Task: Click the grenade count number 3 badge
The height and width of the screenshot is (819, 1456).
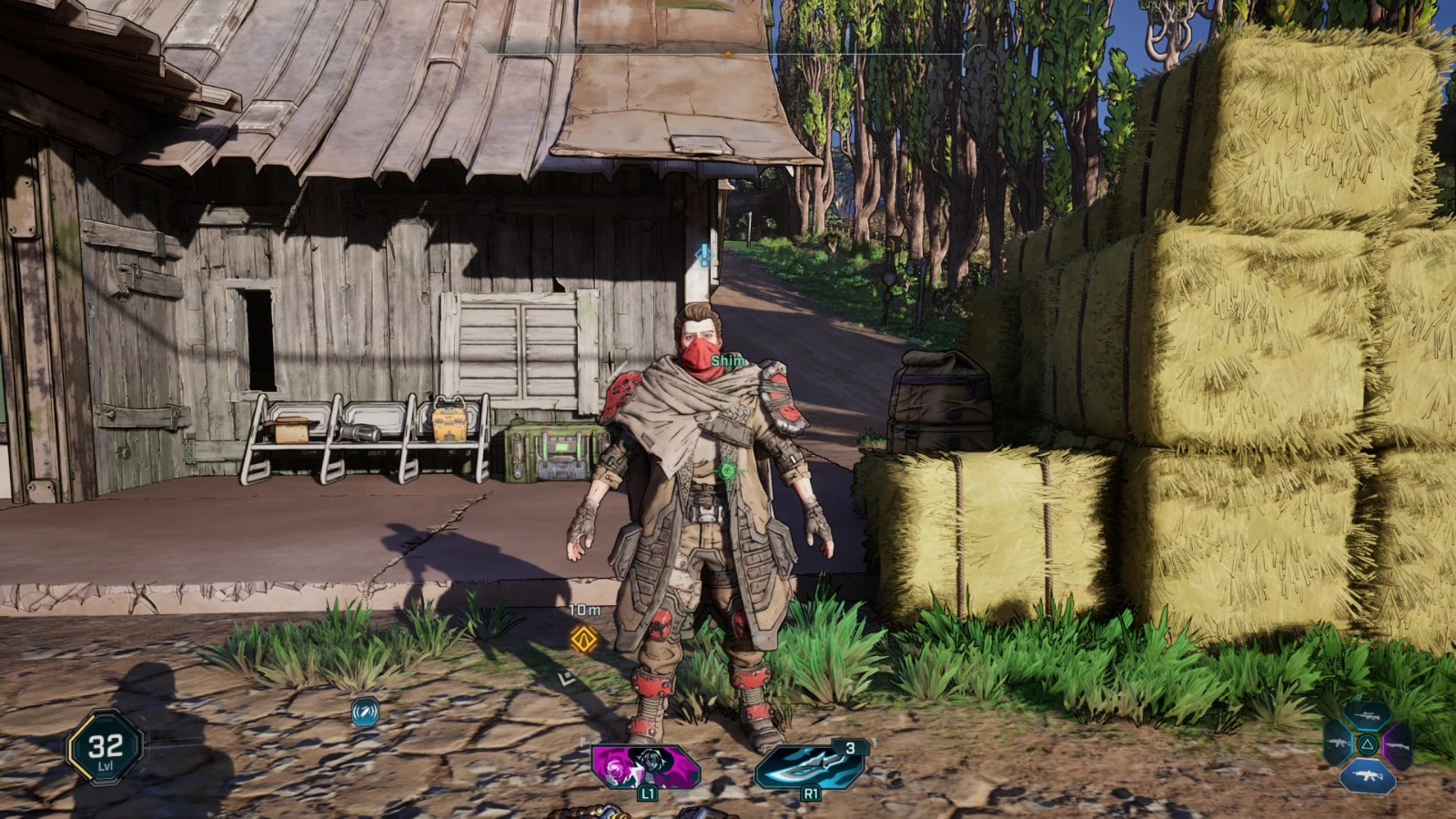Action: pyautogui.click(x=851, y=748)
